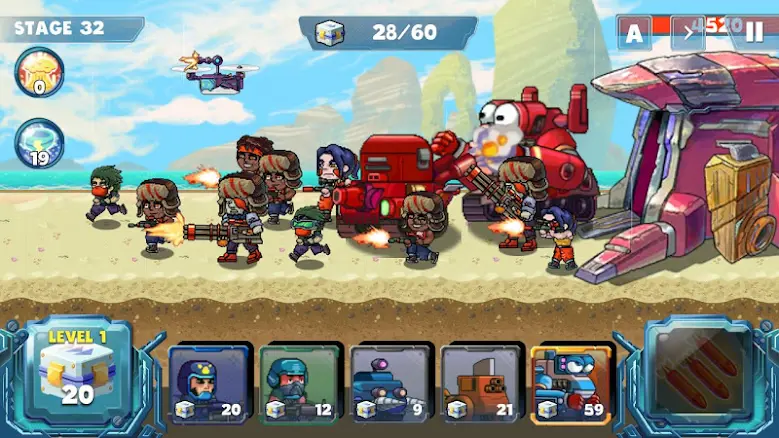Image resolution: width=779 pixels, height=438 pixels.
Task: Use the gold treasure chest item
Action: coord(38,73)
